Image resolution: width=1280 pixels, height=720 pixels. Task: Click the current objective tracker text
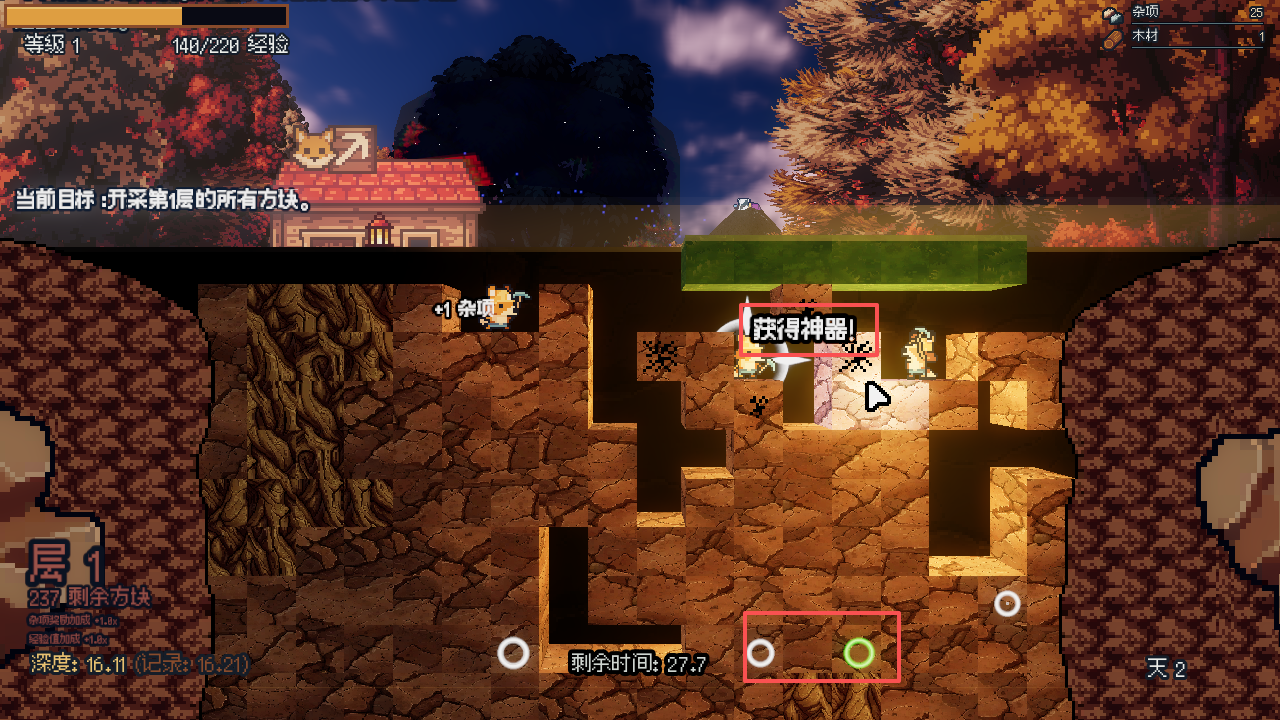(x=164, y=200)
